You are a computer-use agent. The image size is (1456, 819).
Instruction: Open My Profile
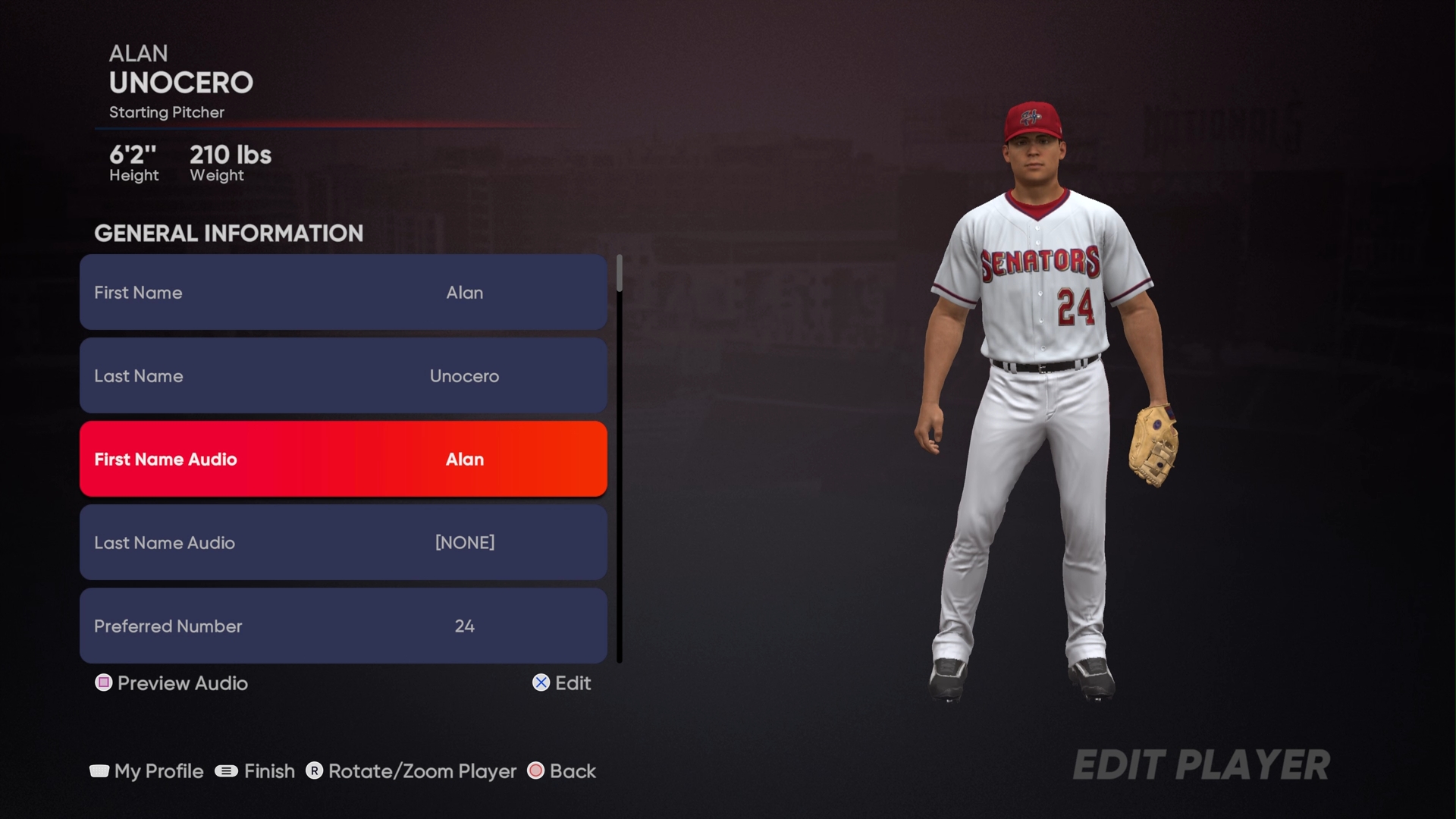click(x=147, y=771)
